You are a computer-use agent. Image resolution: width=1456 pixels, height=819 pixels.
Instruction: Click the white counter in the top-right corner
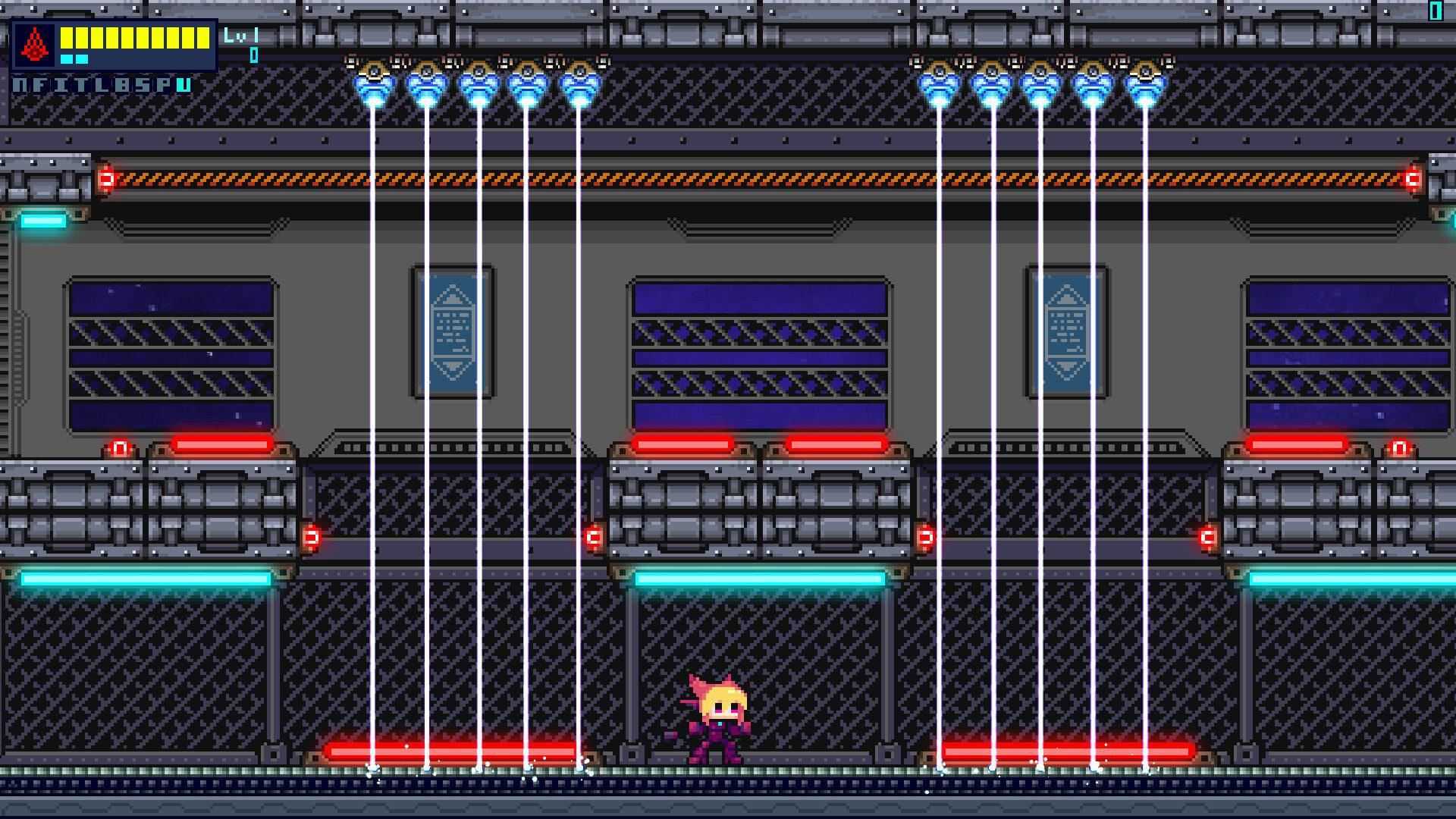(1436, 10)
